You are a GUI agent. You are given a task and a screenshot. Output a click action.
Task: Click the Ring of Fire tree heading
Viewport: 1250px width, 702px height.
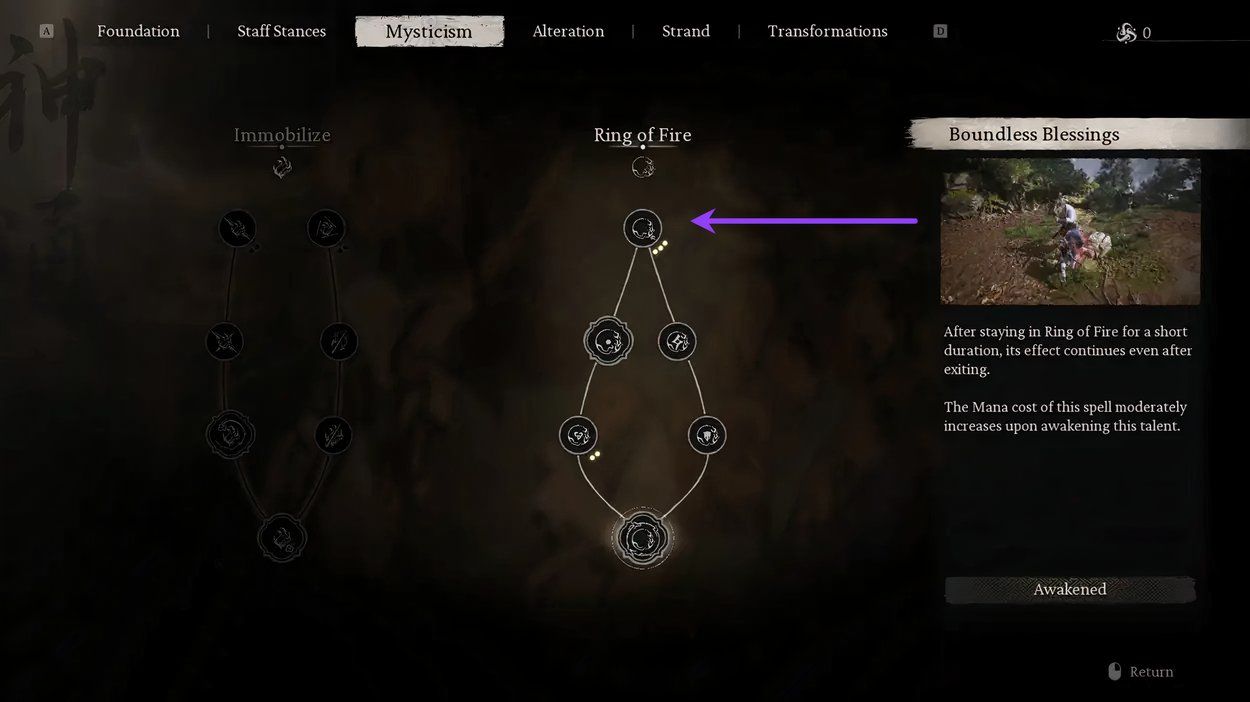tap(642, 135)
